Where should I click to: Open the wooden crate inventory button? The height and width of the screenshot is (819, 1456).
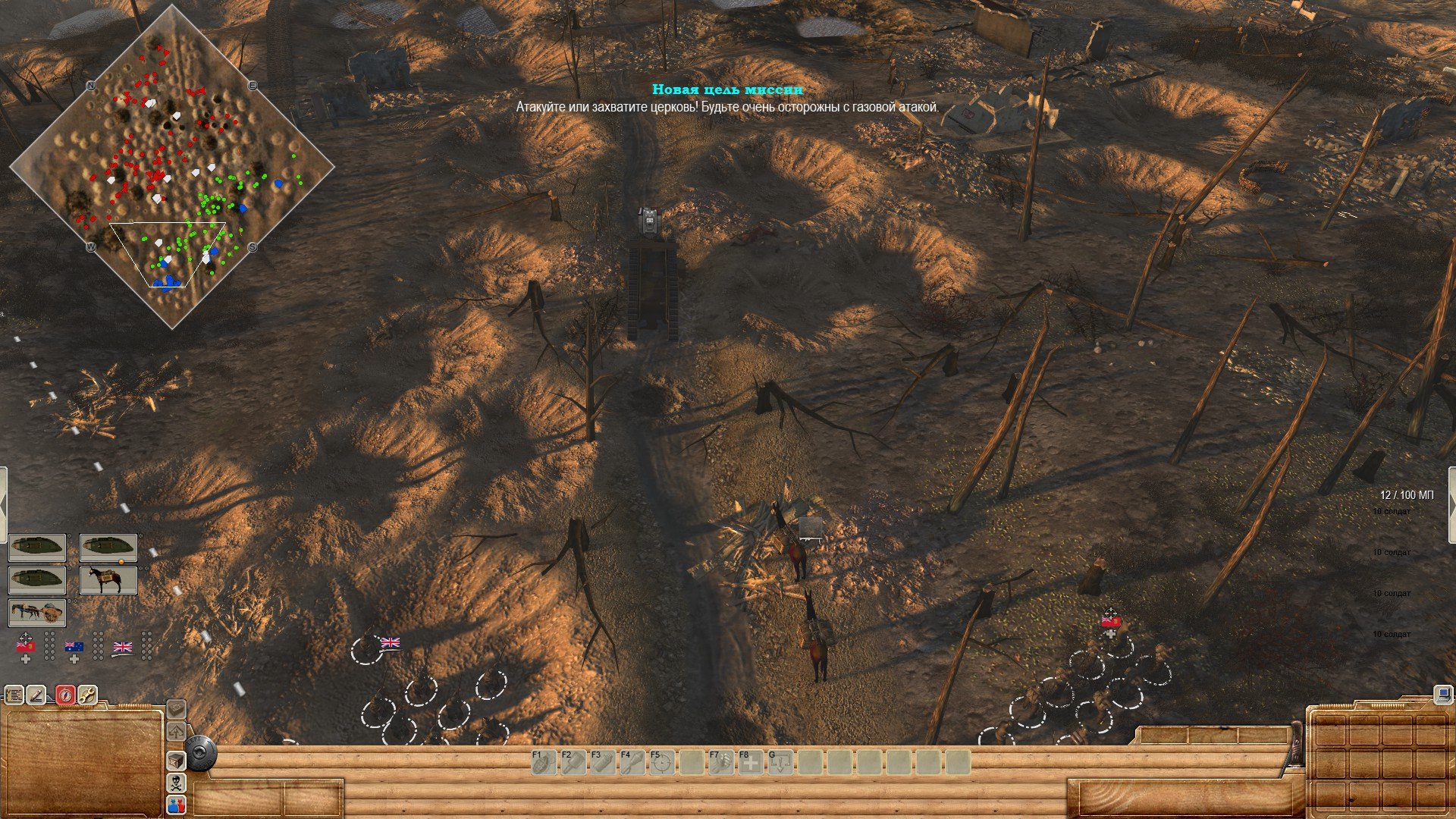click(x=176, y=761)
